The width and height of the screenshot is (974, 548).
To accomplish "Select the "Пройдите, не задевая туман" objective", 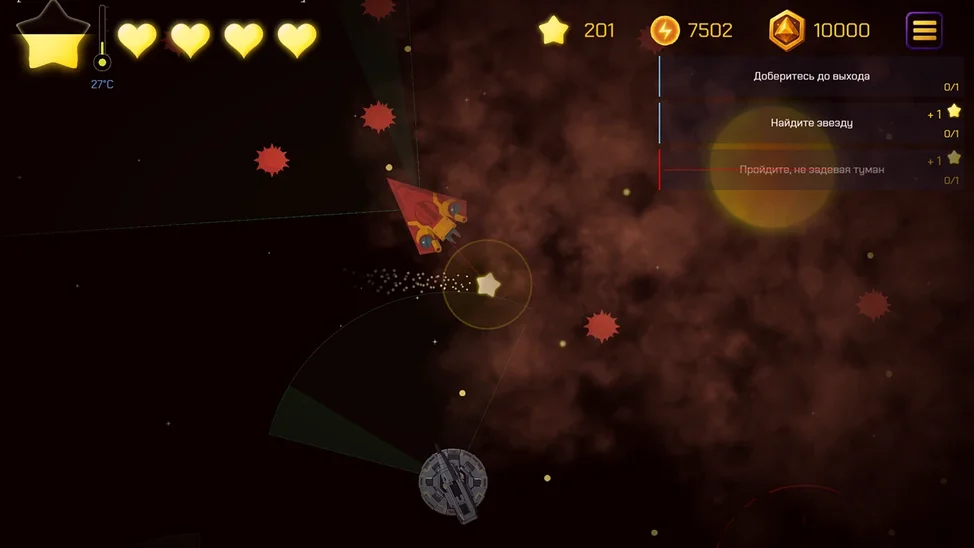I will click(811, 170).
